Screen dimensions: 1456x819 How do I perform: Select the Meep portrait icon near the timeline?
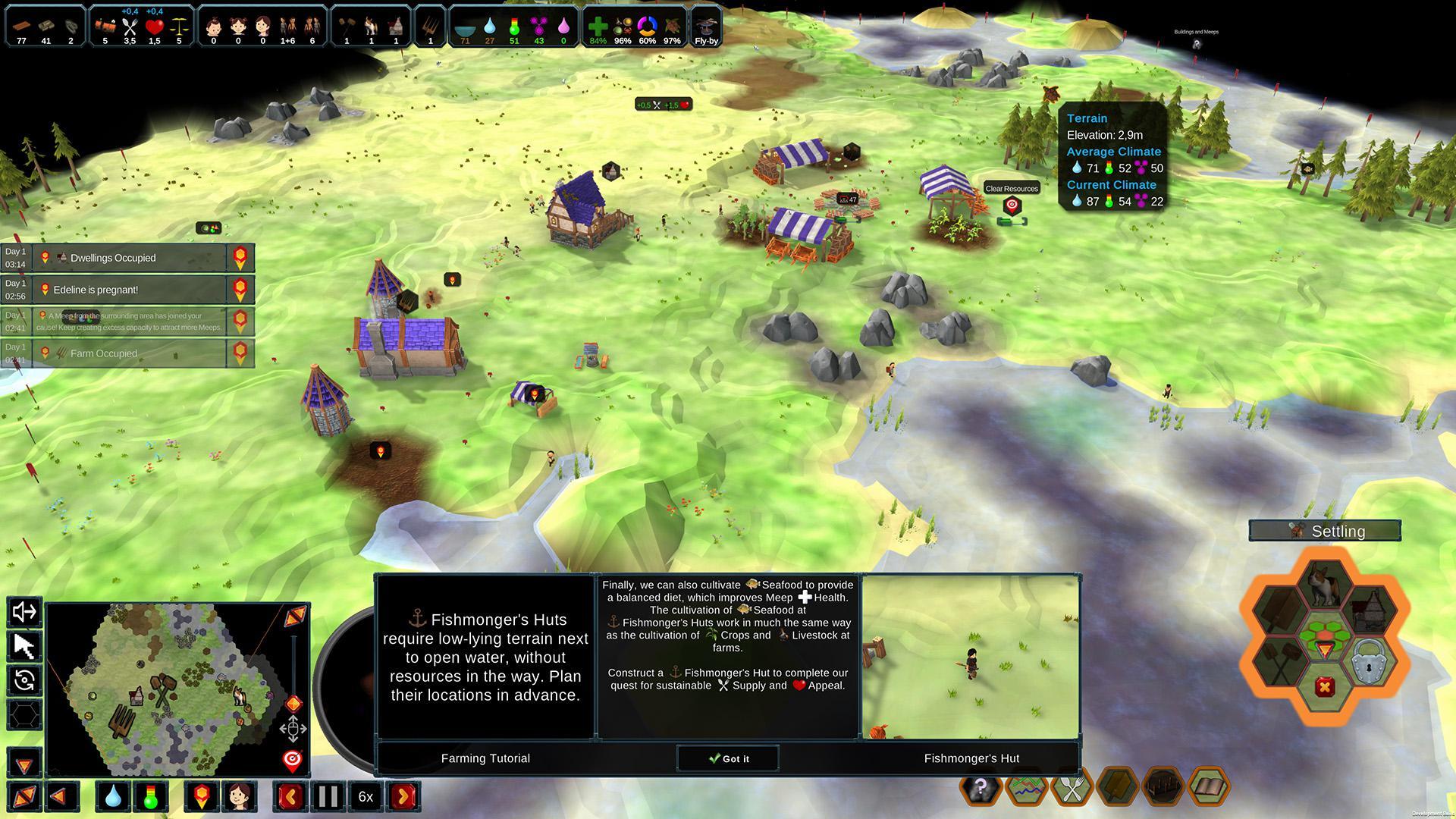tap(240, 796)
